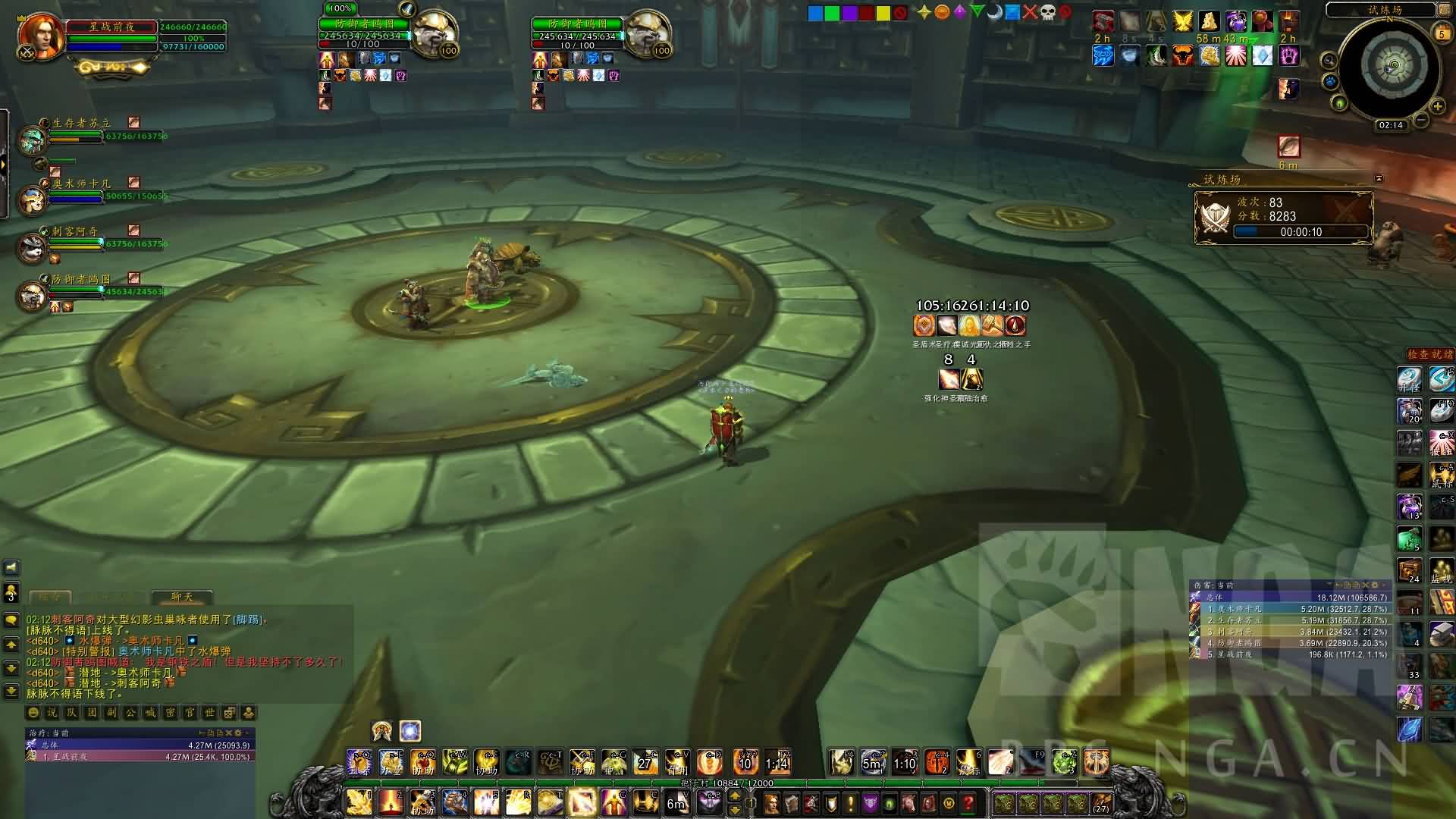Viewport: 1456px width, 819px height.
Task: Open the bag slot showing (27)
Action: point(1100,803)
